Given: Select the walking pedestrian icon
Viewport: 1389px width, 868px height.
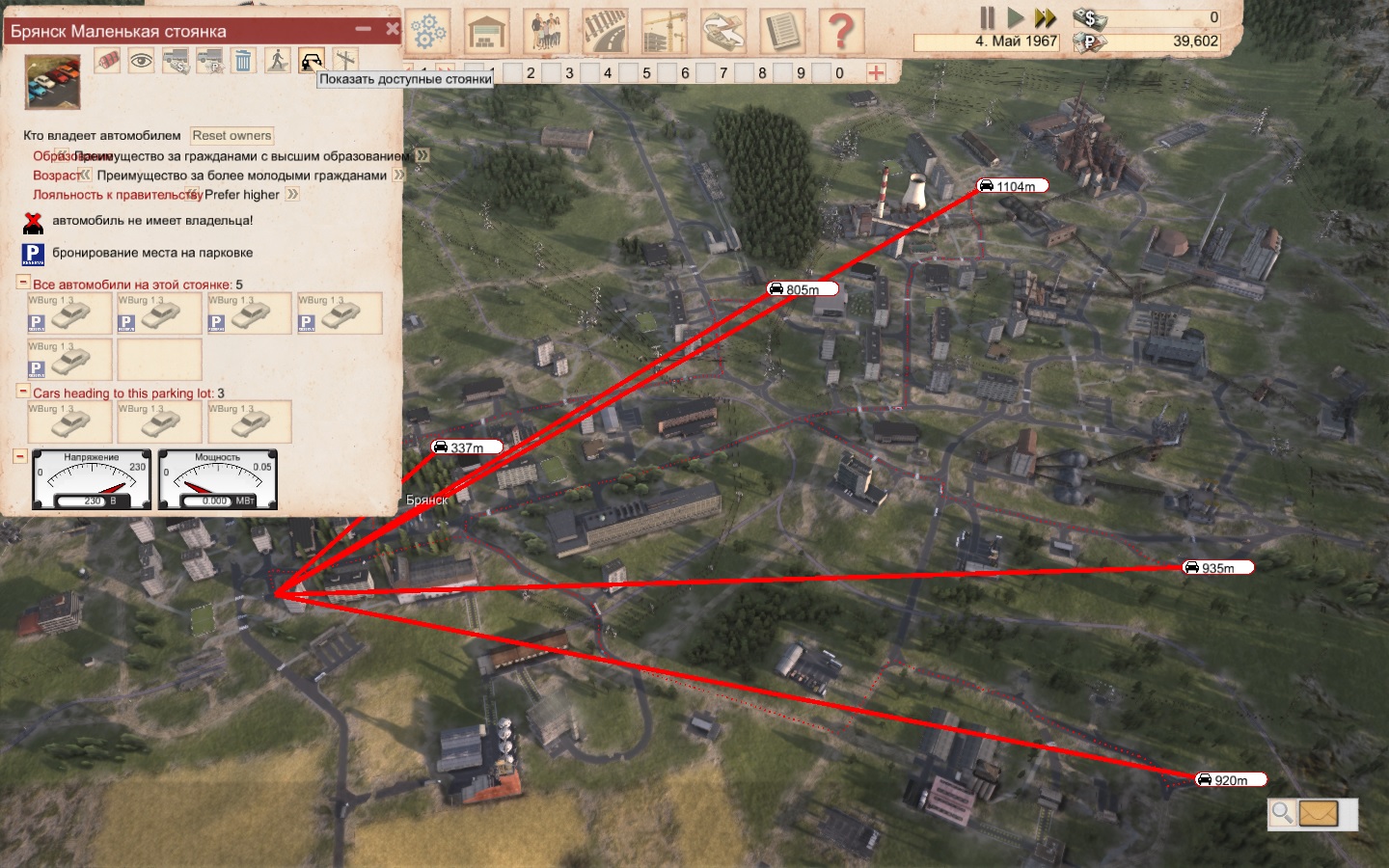Looking at the screenshot, I should pyautogui.click(x=278, y=61).
